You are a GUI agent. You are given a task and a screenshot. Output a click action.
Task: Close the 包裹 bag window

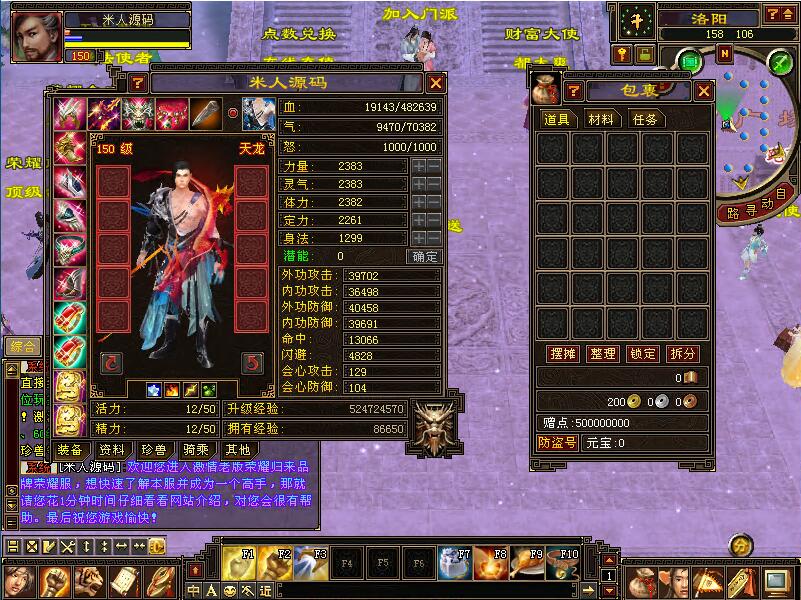point(704,91)
